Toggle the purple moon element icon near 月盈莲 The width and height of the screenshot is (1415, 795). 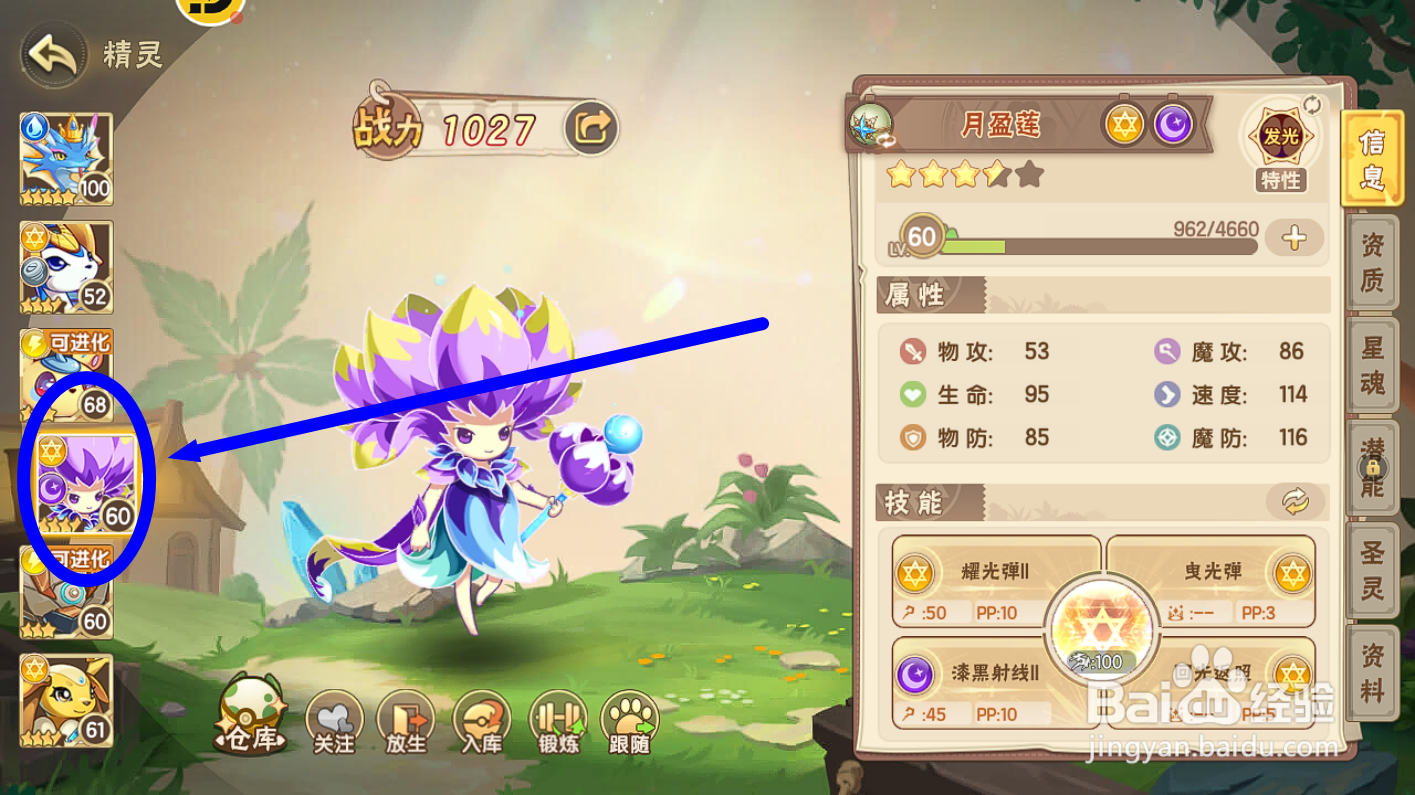tap(1173, 124)
